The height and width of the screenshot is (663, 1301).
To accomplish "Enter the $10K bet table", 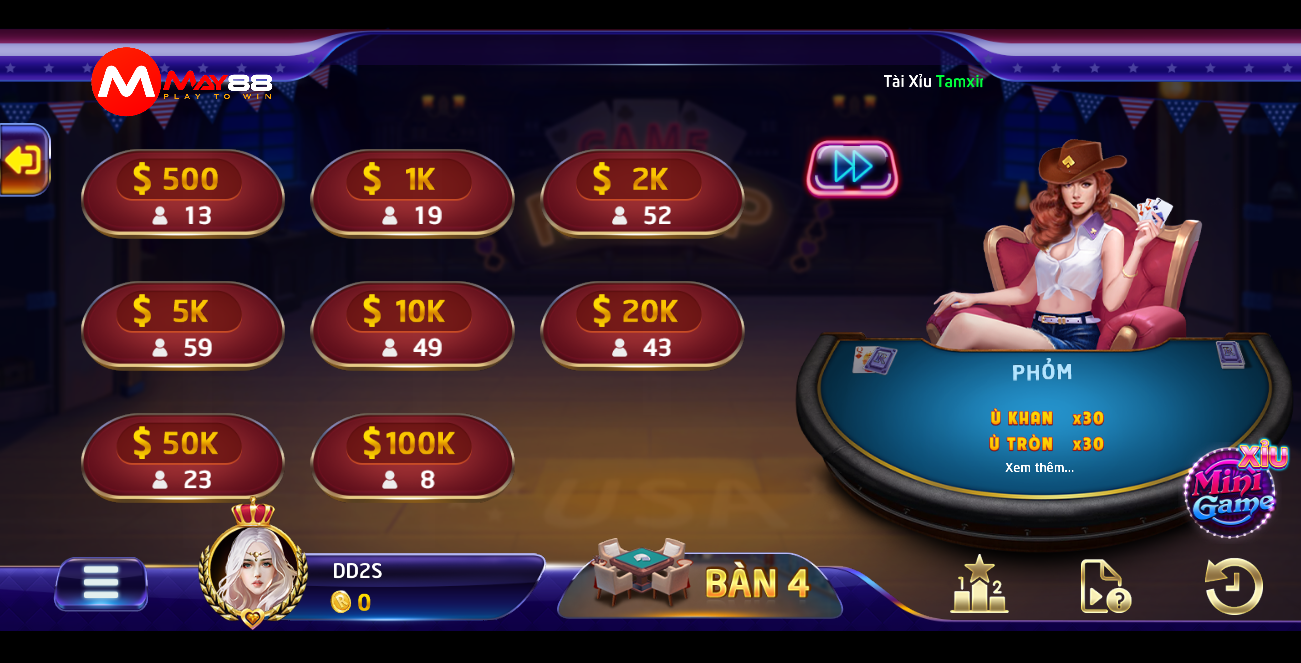I will [x=412, y=326].
